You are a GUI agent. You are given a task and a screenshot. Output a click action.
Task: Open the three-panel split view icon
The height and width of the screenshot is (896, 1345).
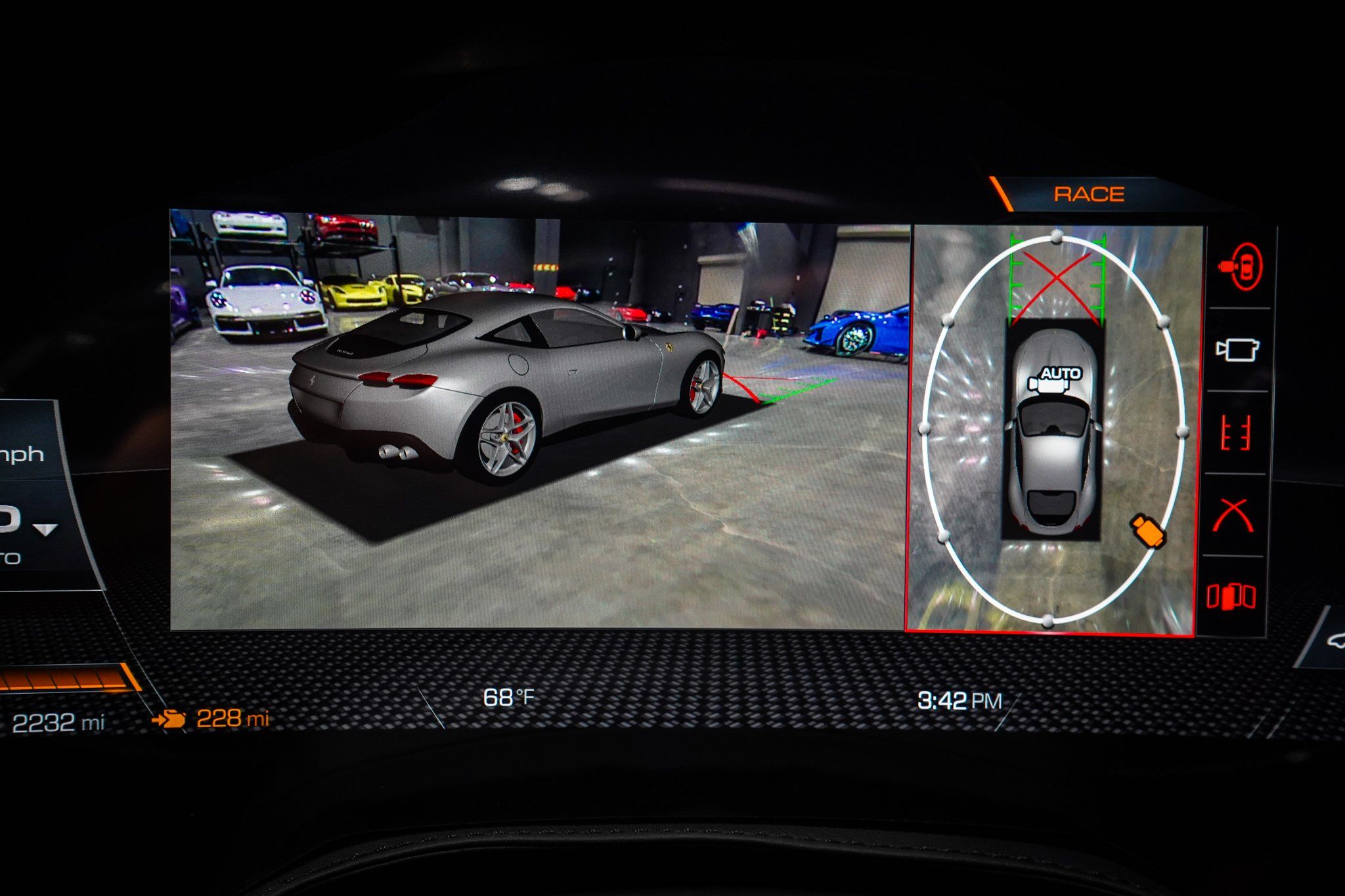[1231, 597]
